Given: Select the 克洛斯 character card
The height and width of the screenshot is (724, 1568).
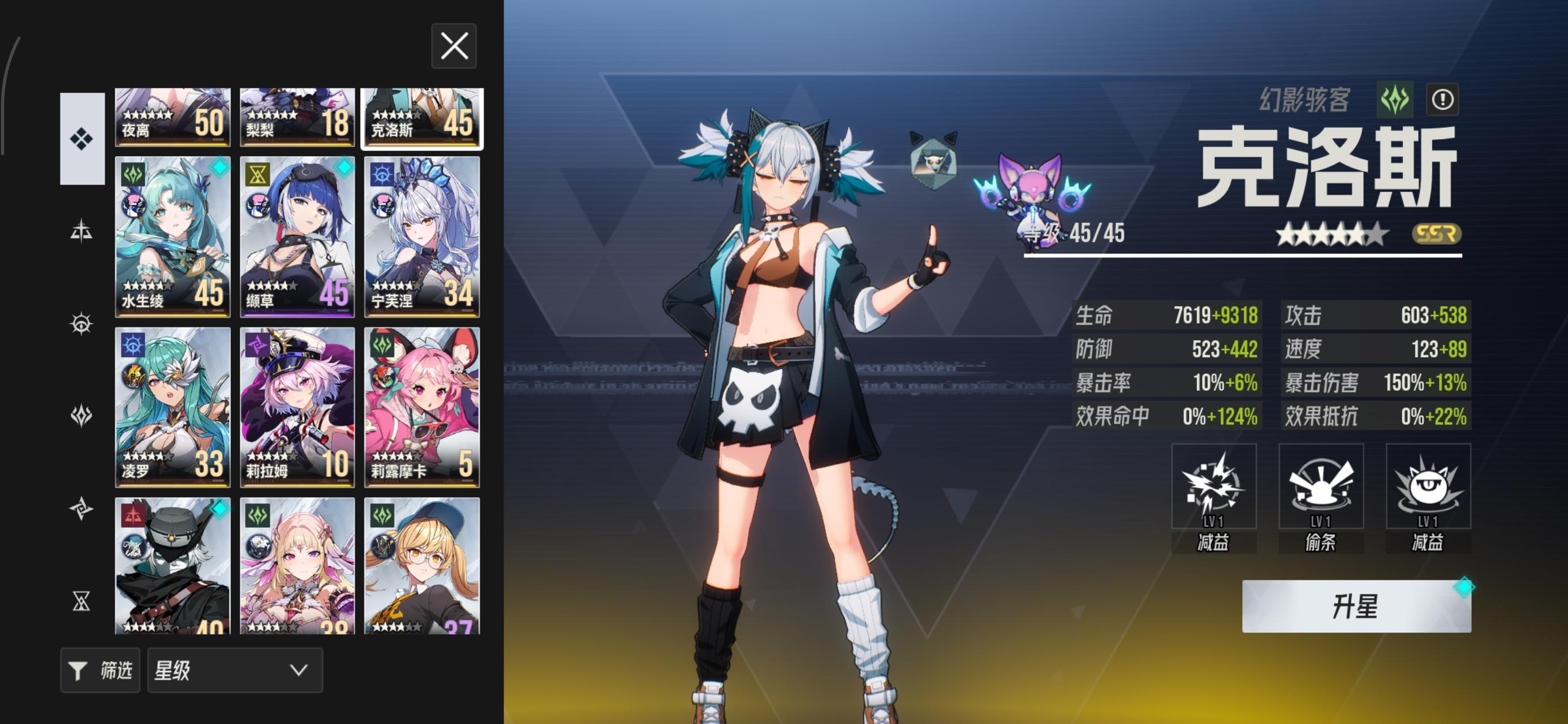Looking at the screenshot, I should [422, 119].
